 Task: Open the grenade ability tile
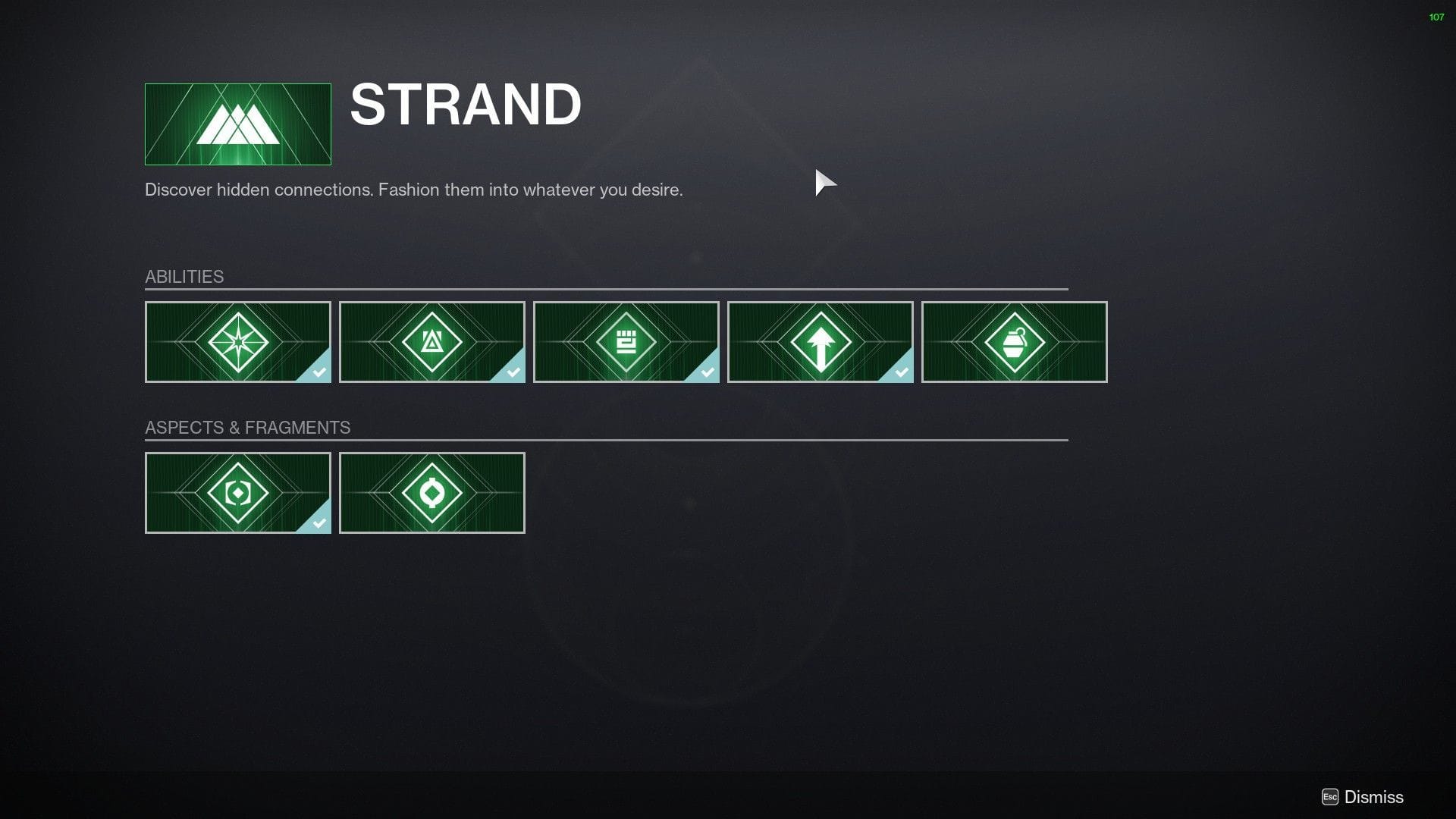(x=1014, y=342)
